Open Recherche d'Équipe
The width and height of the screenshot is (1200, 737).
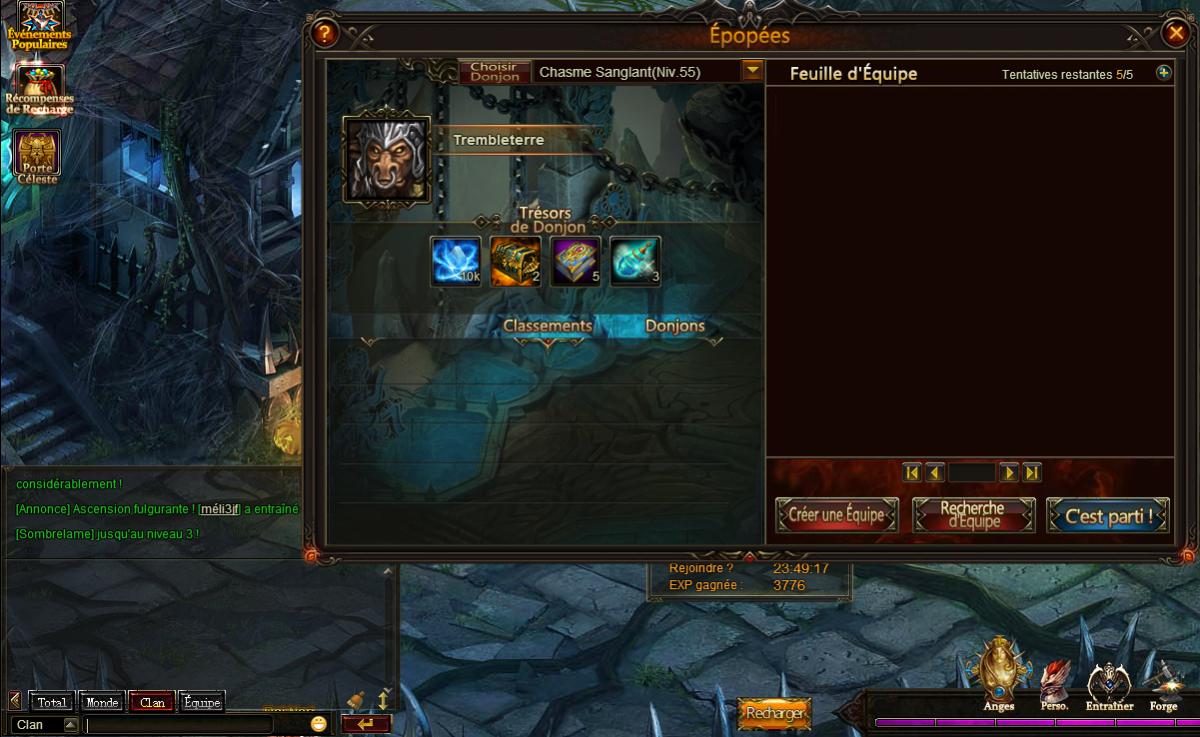click(973, 516)
